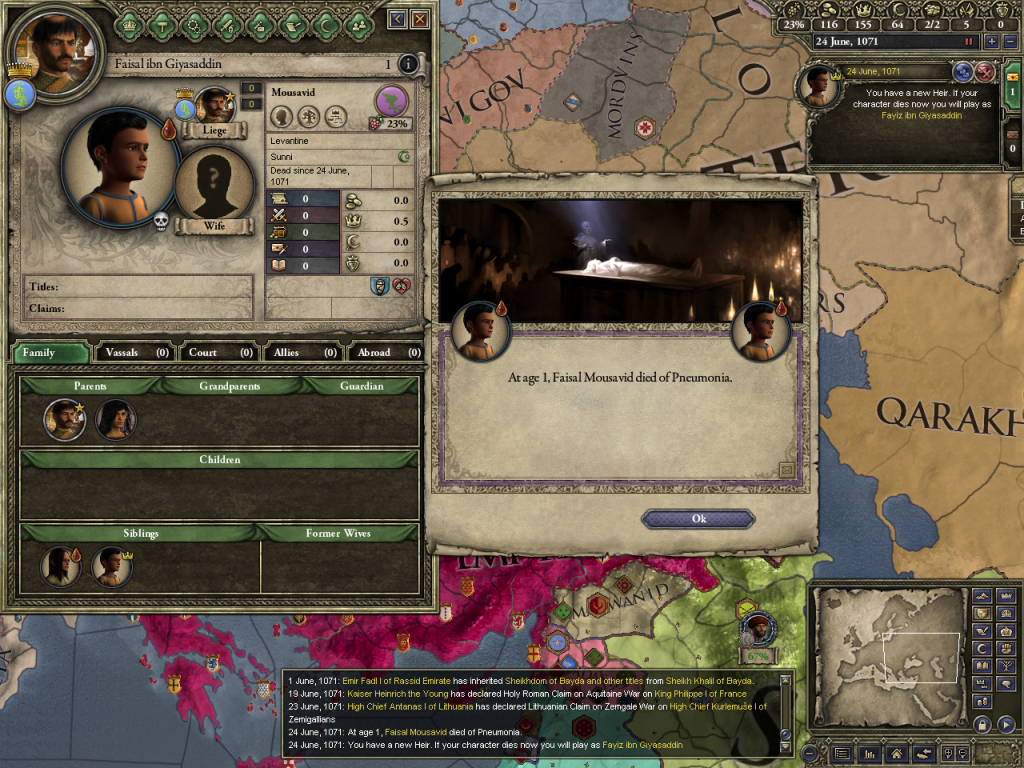Decrease game speed with the minus button
The width and height of the screenshot is (1024, 768).
[x=1009, y=42]
